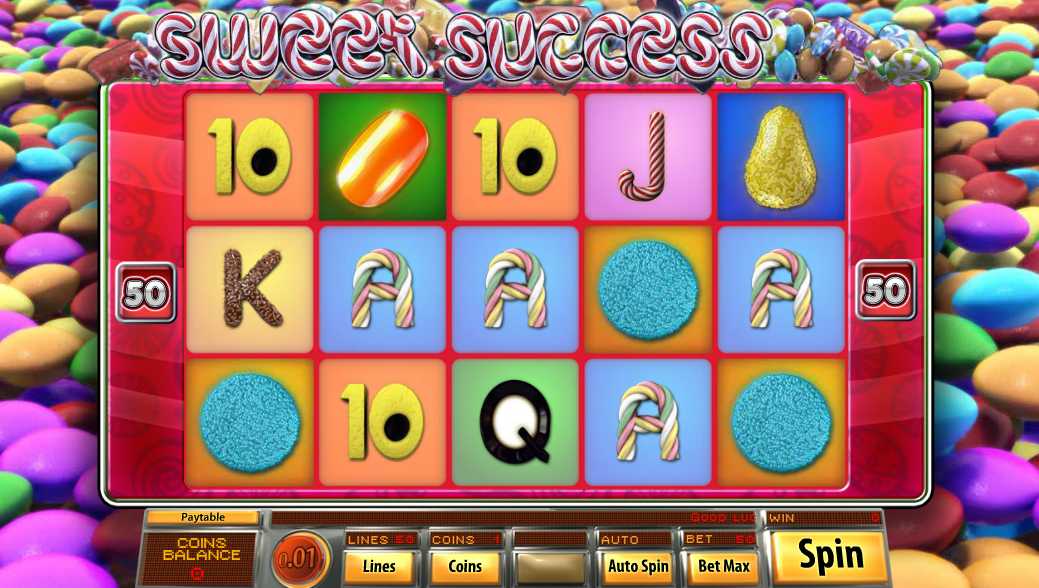Screen dimensions: 1039x588
Task: Select the right 50 payline marker
Action: click(x=885, y=291)
